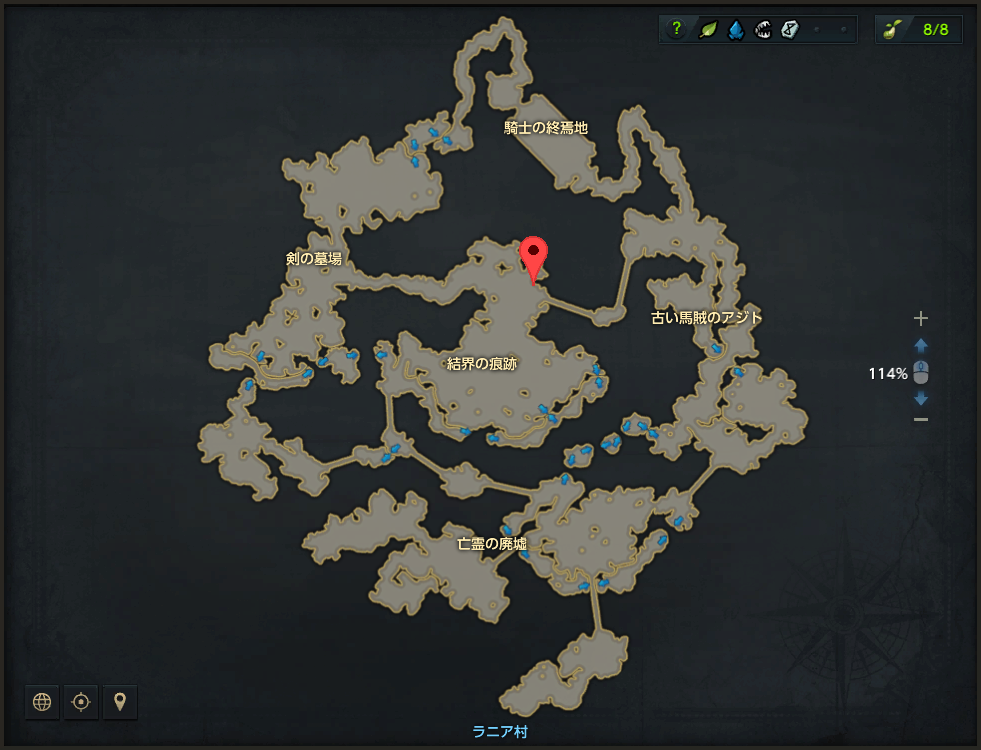Open the world map globe button
Viewport: 981px width, 750px height.
[x=42, y=702]
